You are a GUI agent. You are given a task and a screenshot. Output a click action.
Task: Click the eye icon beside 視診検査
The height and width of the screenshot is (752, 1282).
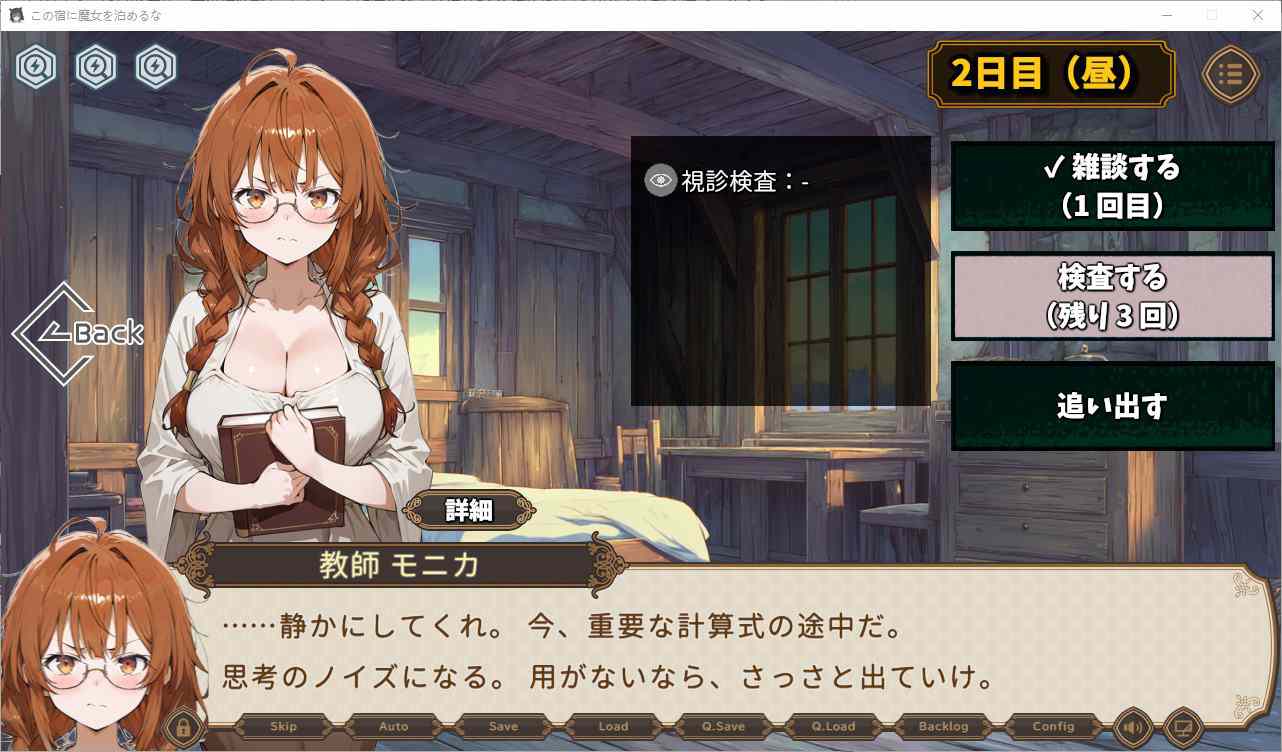pyautogui.click(x=660, y=180)
